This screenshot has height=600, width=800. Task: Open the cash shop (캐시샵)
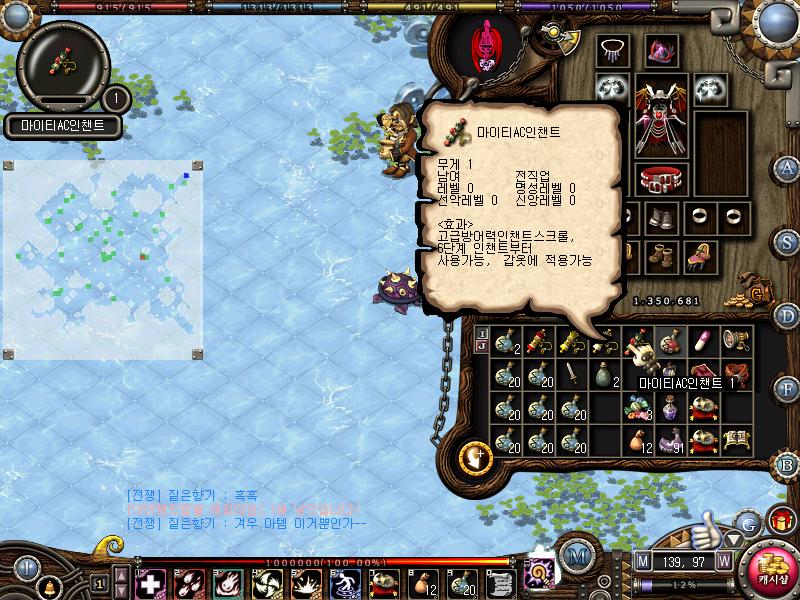pyautogui.click(x=769, y=565)
